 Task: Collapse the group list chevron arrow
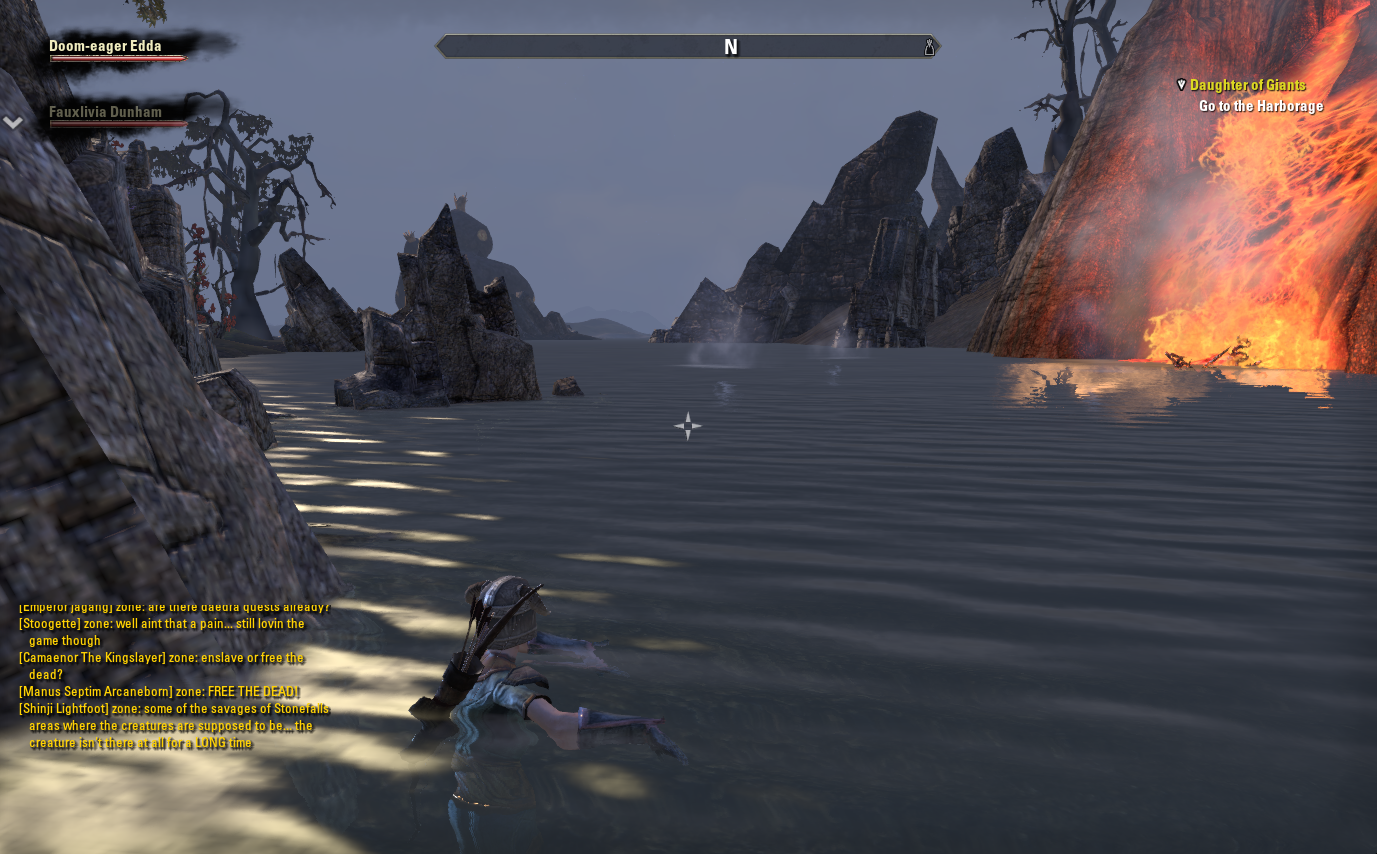[x=13, y=122]
